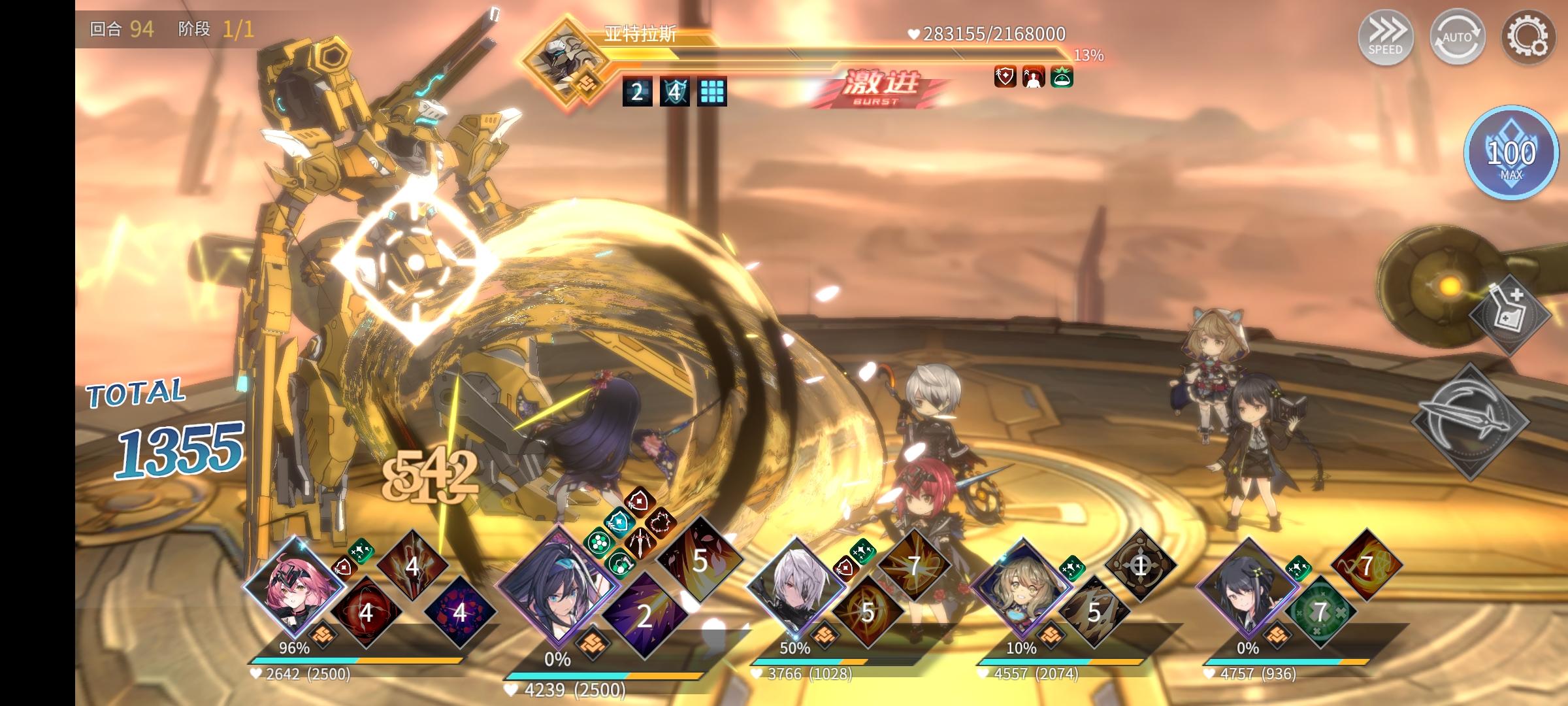Toggle the battle SPEED button
This screenshot has width=1568, height=706.
click(1386, 37)
